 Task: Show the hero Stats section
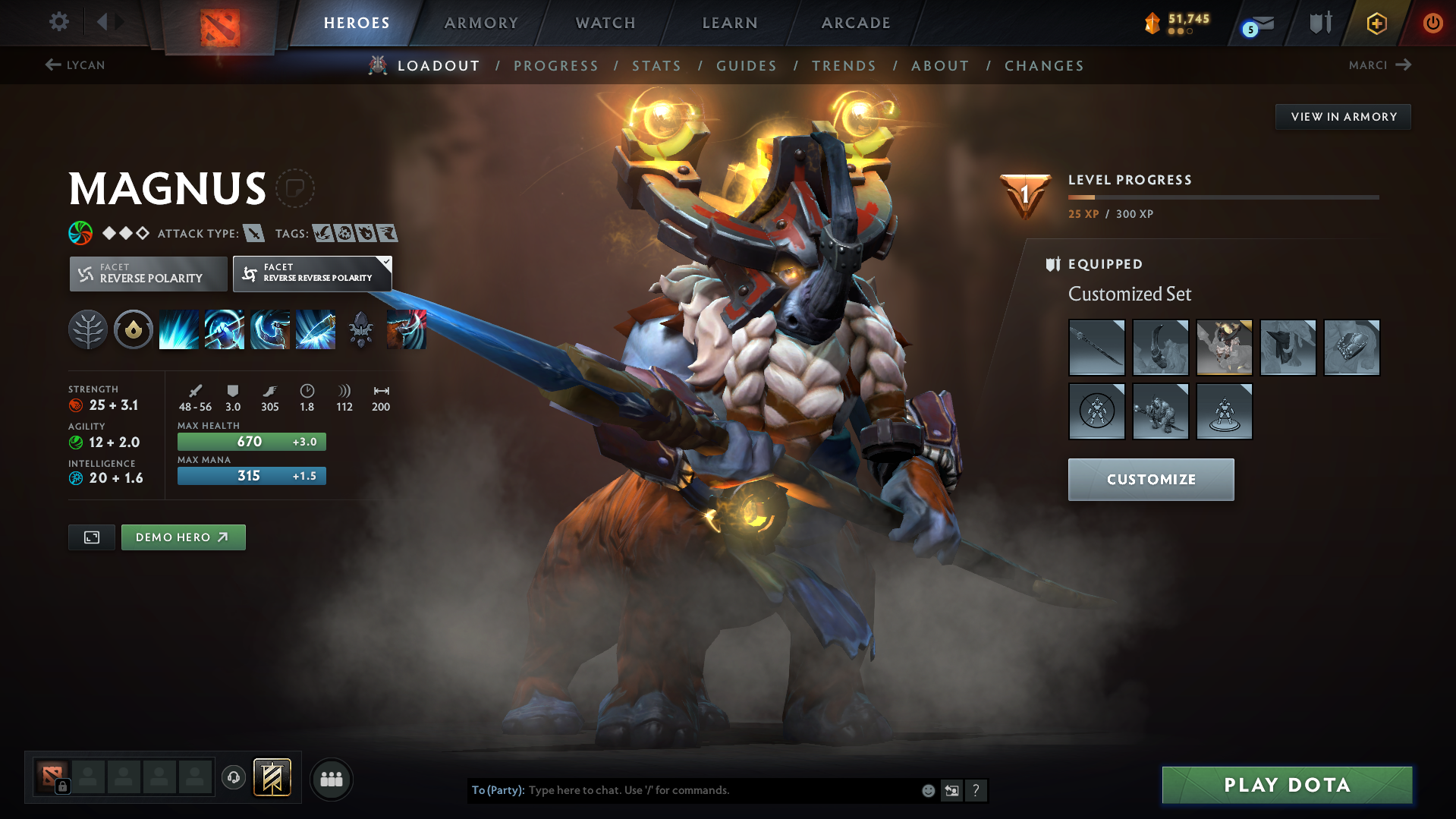[656, 66]
